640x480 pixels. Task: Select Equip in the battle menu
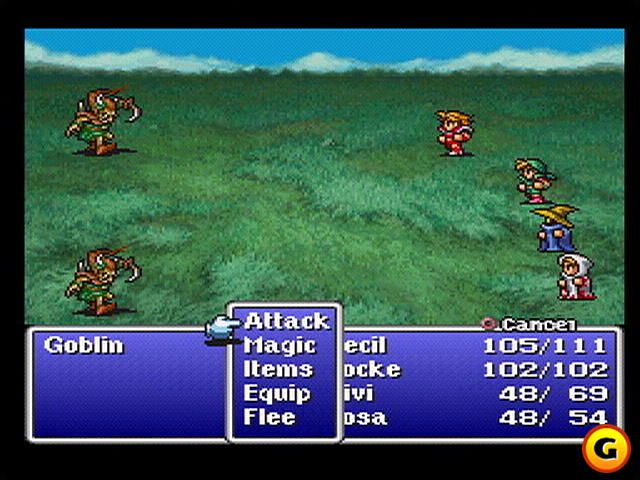coord(277,393)
